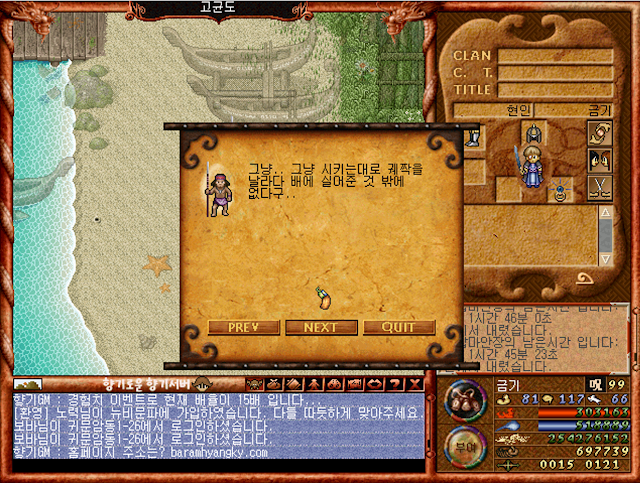Click the swirl scroll icon button
Viewport: 640px width, 483px height.
[x=599, y=132]
